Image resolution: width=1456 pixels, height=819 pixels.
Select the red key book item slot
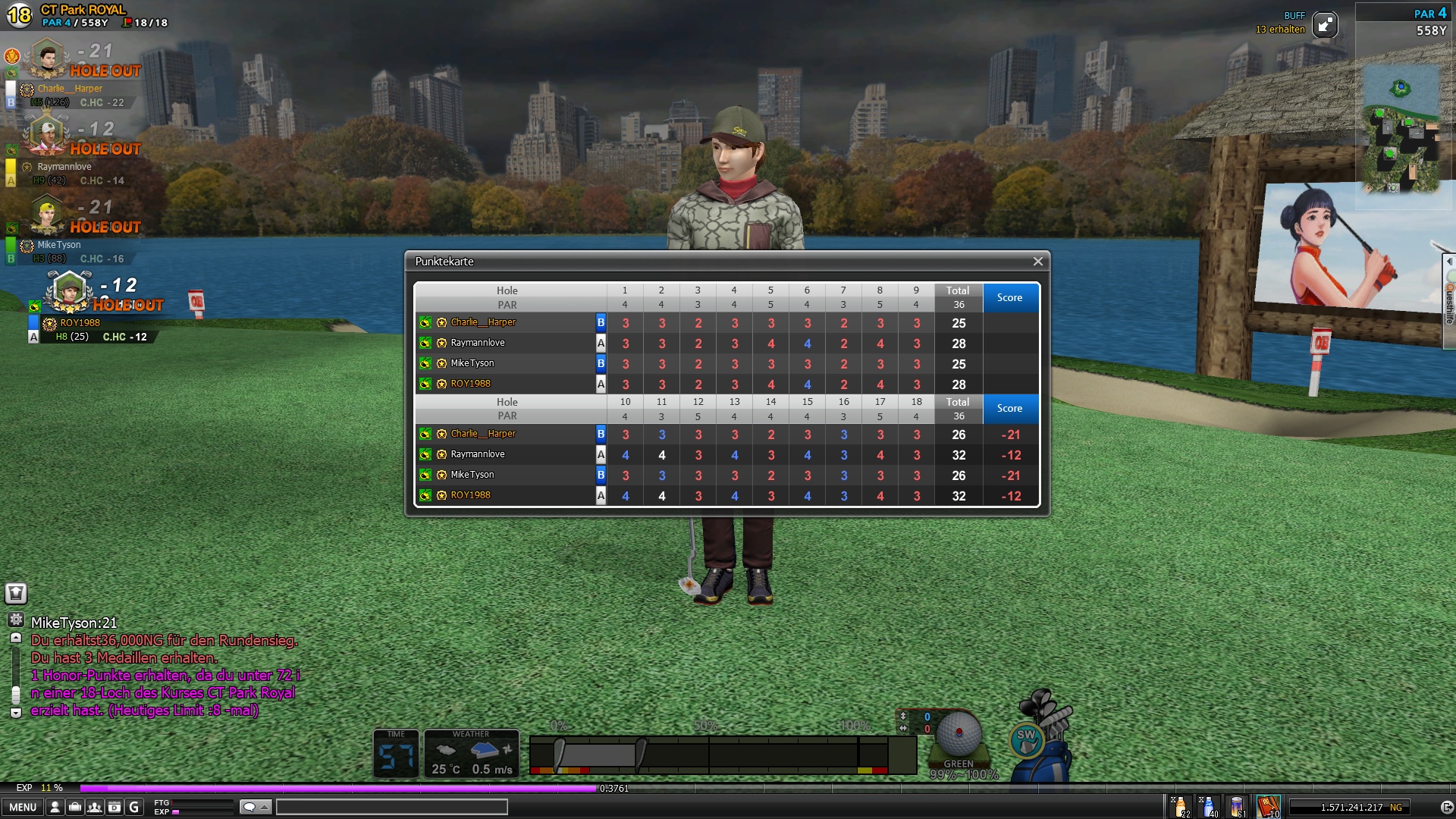coord(1268,806)
